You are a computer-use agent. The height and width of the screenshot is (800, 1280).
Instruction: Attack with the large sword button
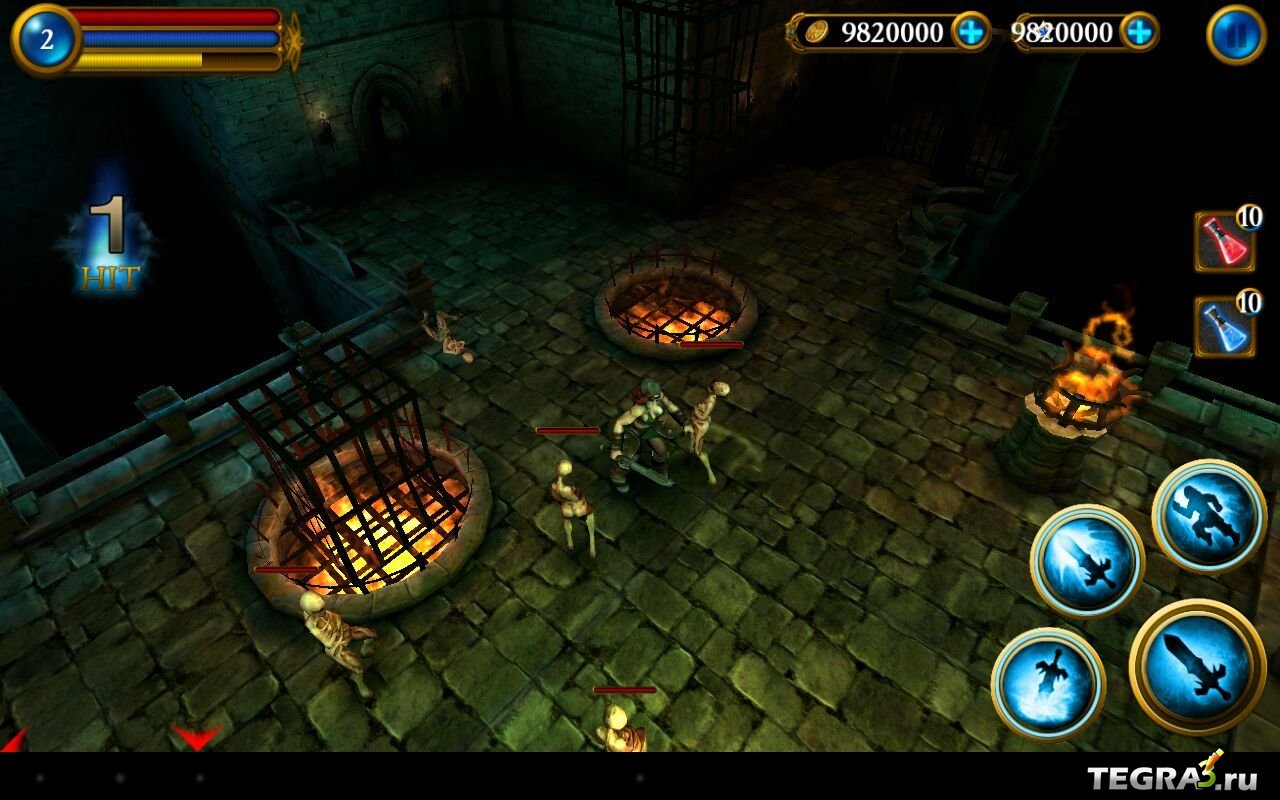pyautogui.click(x=1197, y=665)
